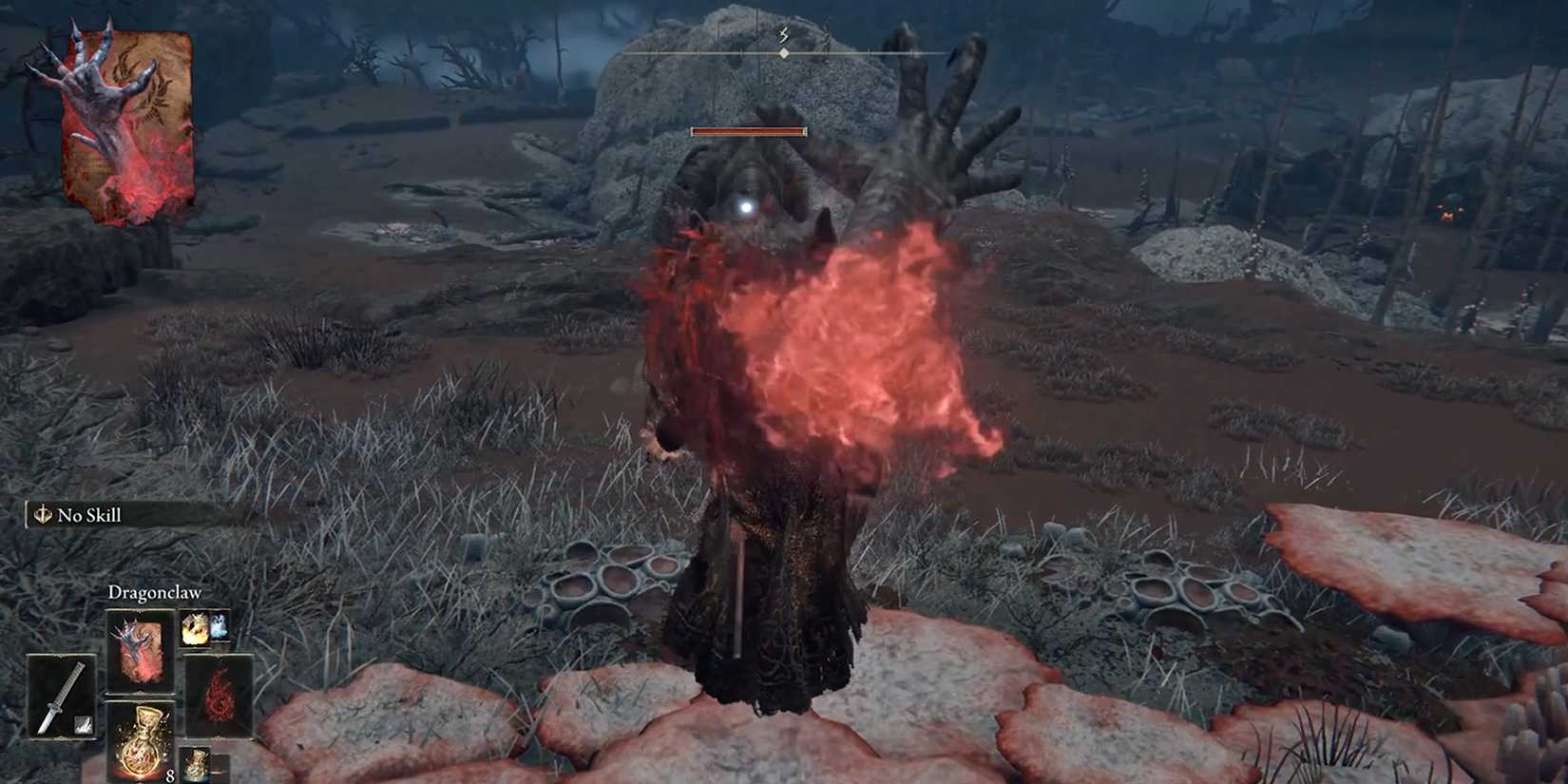Click the katana weapon slot icon
This screenshot has width=1568, height=784.
(x=60, y=695)
